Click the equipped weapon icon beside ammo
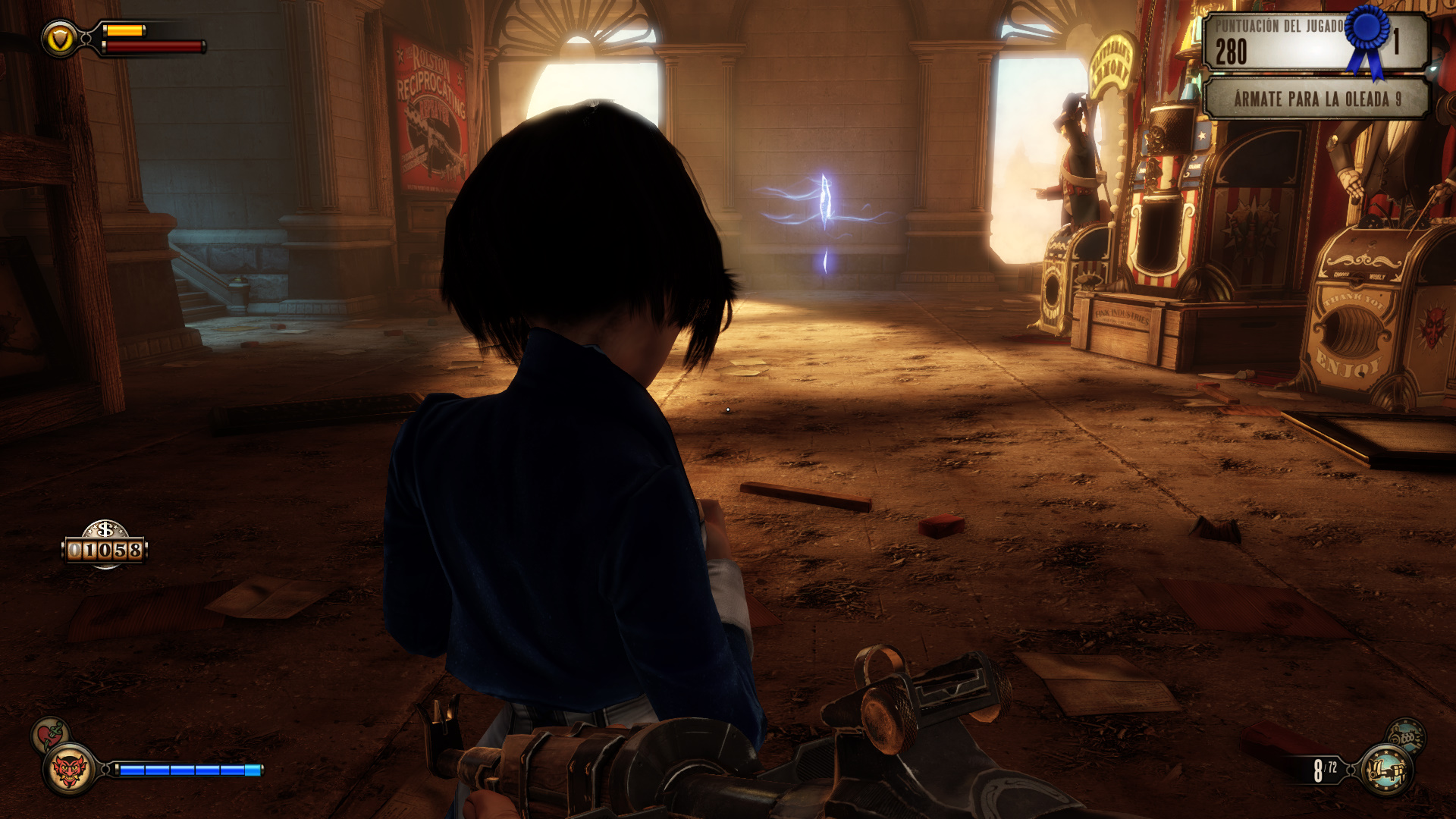1456x819 pixels. point(1386,770)
